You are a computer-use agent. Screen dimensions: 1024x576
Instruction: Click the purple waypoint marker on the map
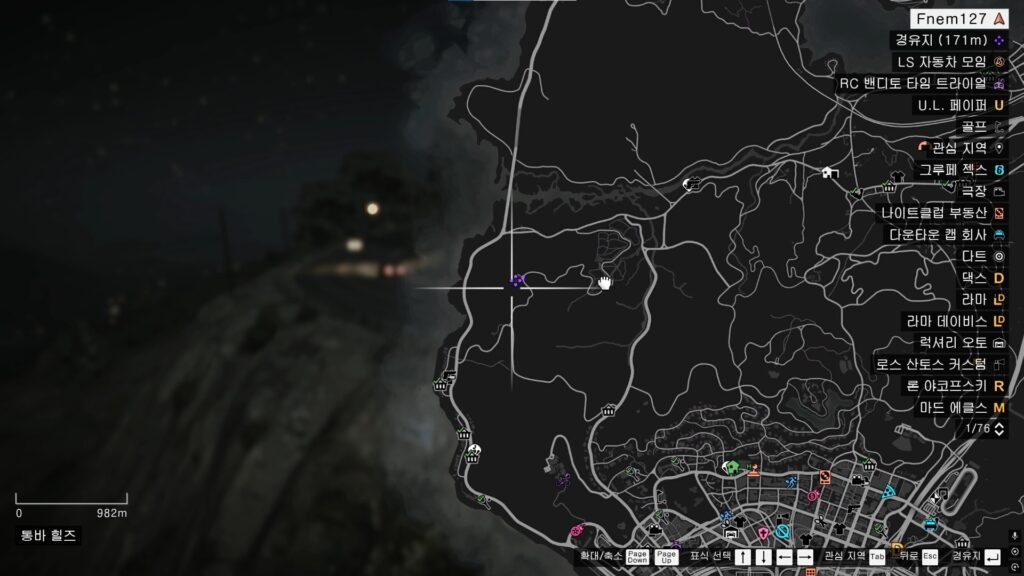click(517, 282)
